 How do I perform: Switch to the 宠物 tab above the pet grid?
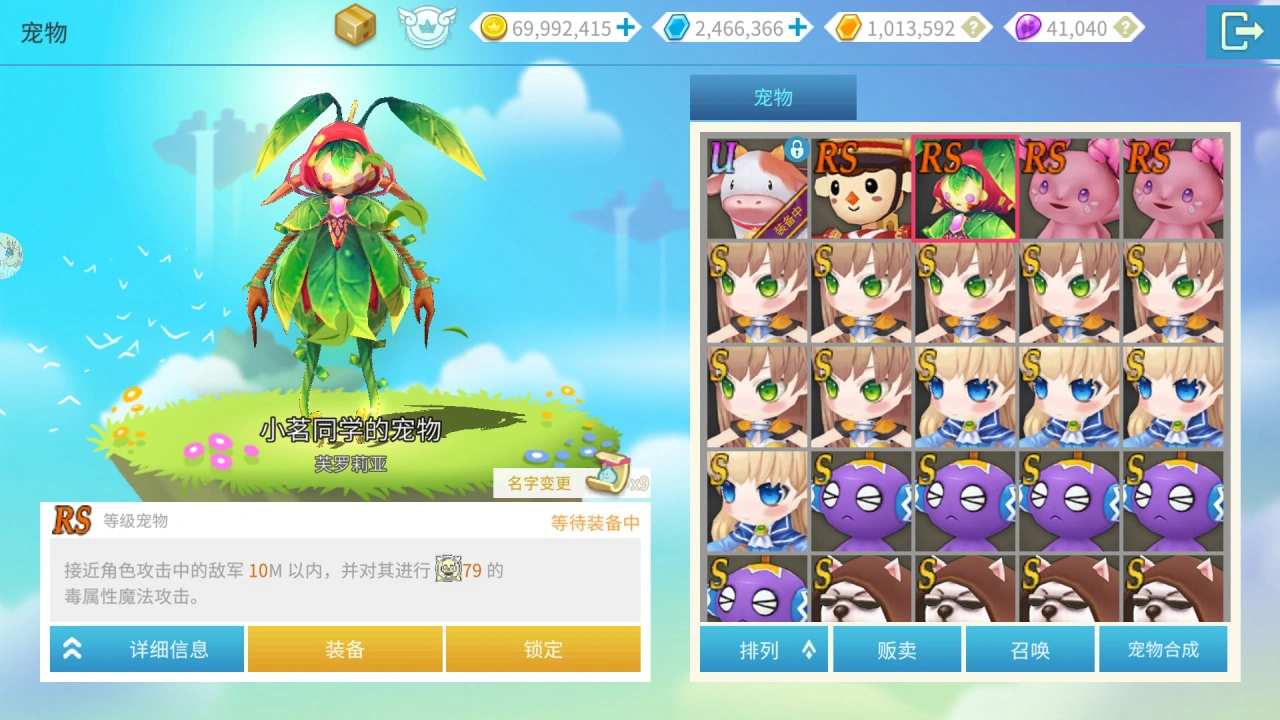[773, 97]
